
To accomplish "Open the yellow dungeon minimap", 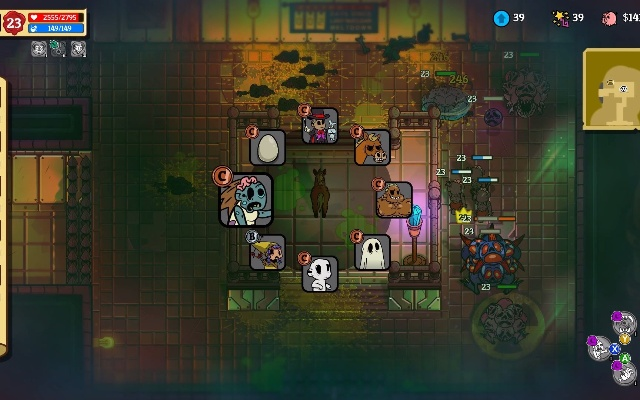I will tap(613, 89).
